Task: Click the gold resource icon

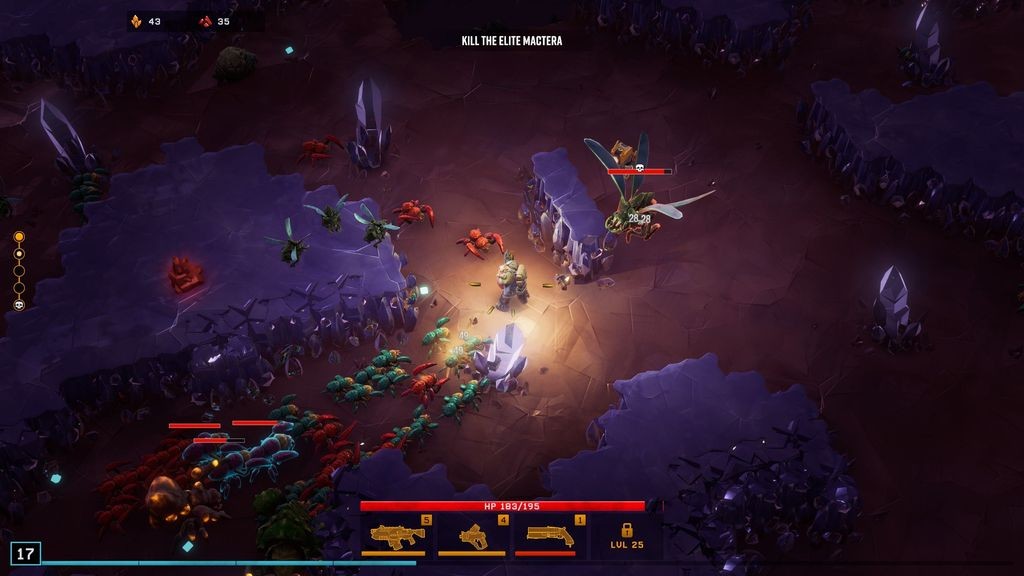Action: pyautogui.click(x=137, y=21)
